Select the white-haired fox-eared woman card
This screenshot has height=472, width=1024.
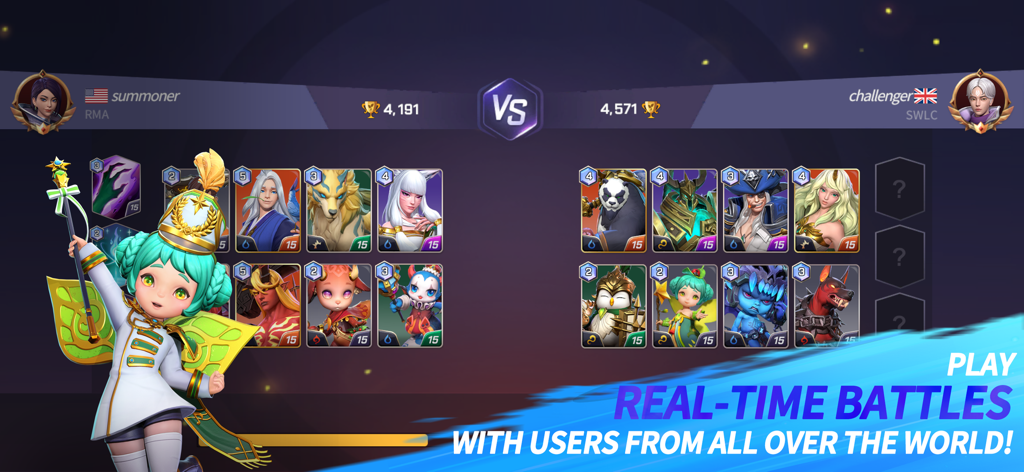click(410, 211)
